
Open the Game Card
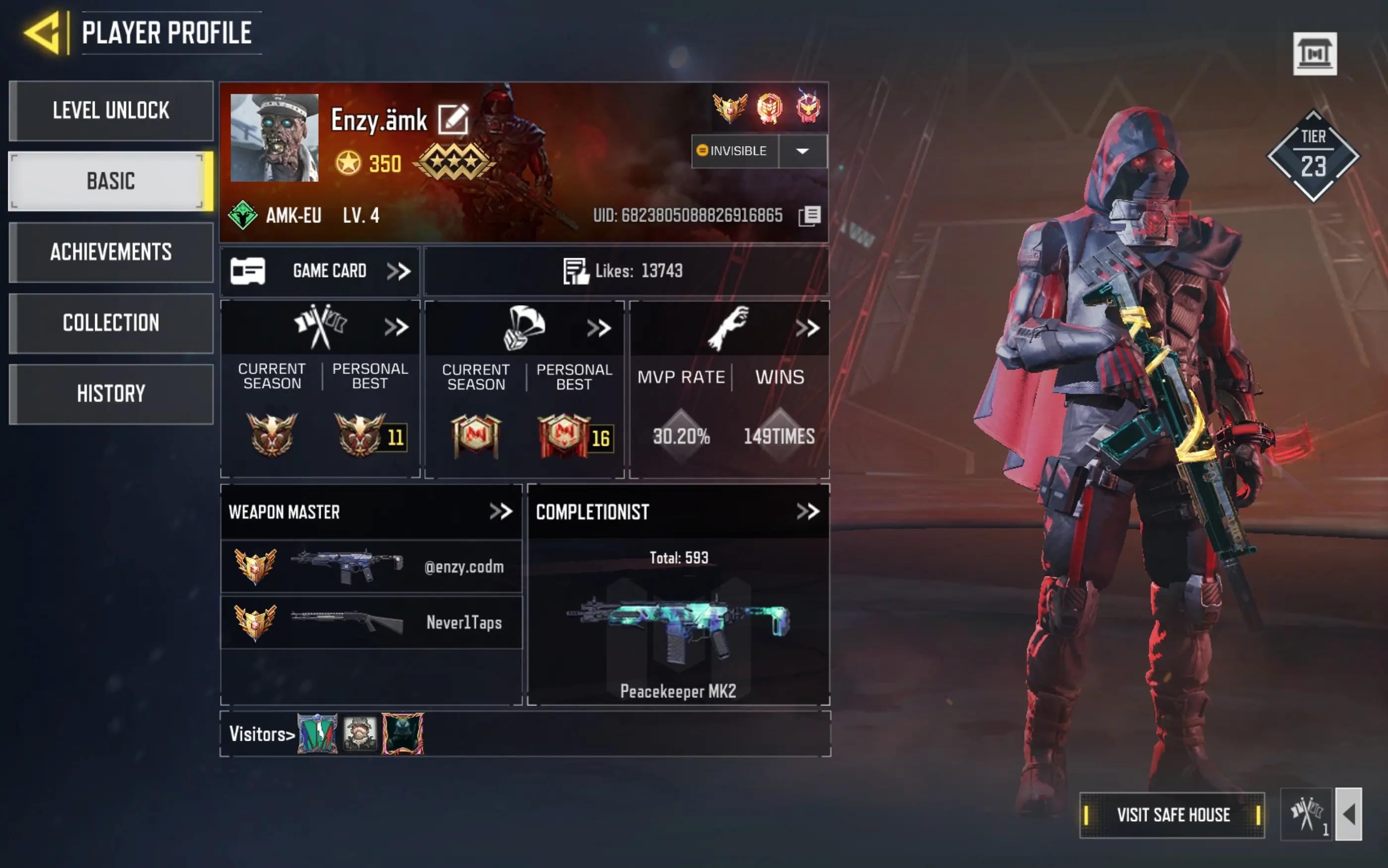(320, 271)
